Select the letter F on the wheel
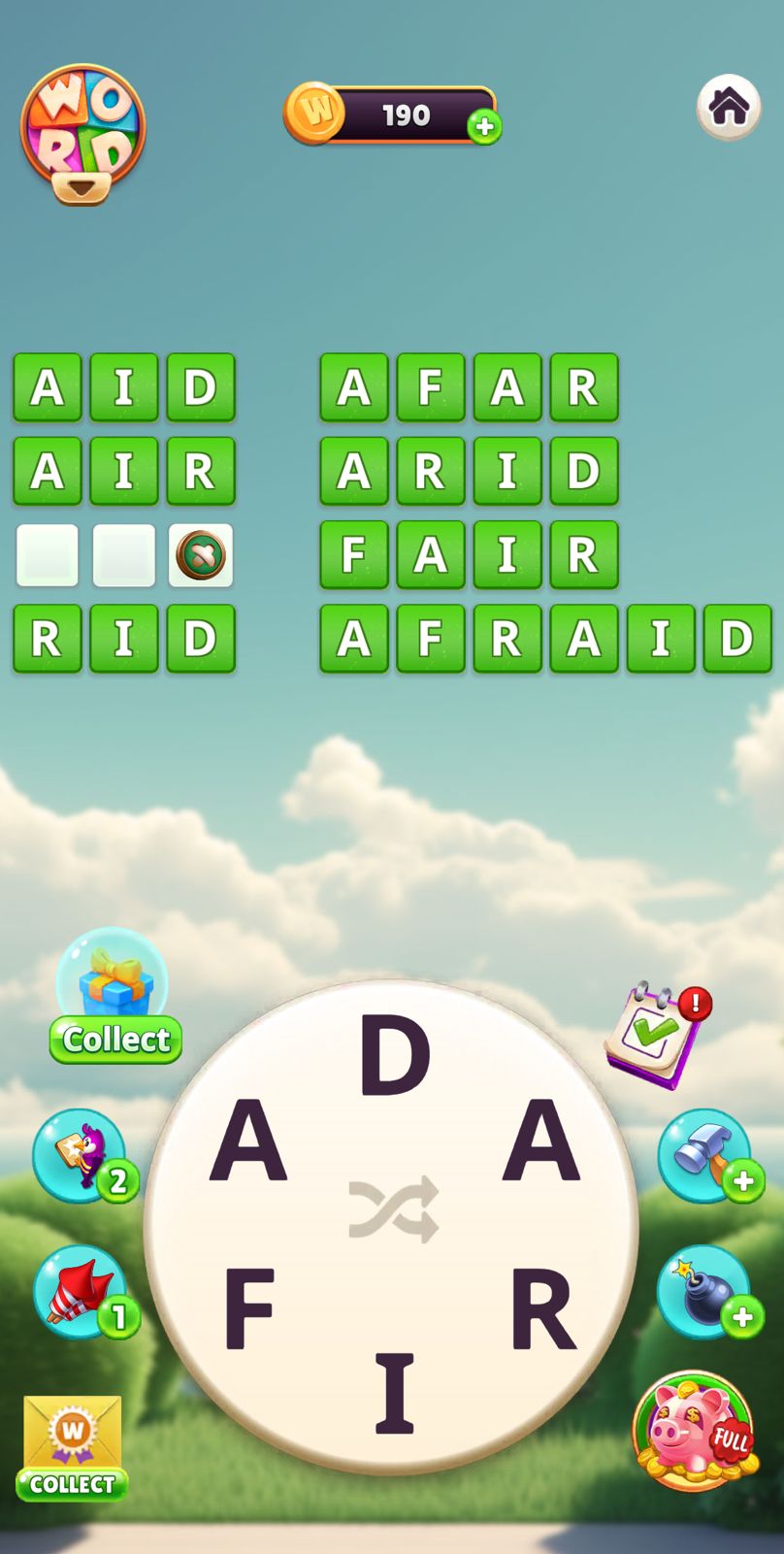This screenshot has height=1554, width=784. tap(248, 1309)
